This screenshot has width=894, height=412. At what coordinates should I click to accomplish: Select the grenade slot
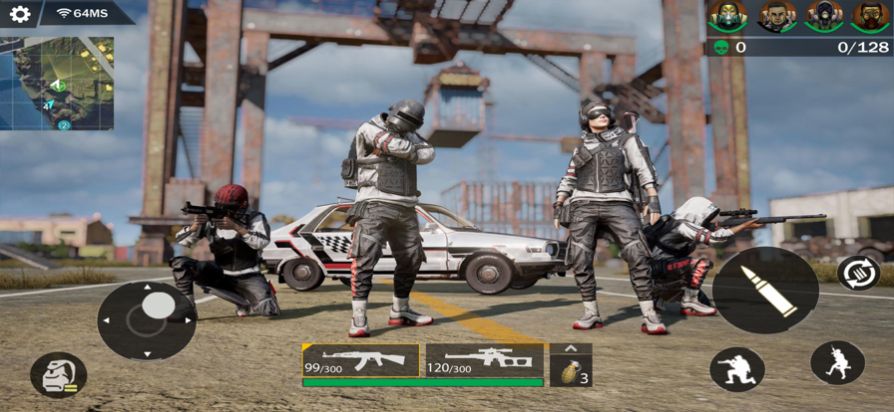pyautogui.click(x=571, y=372)
